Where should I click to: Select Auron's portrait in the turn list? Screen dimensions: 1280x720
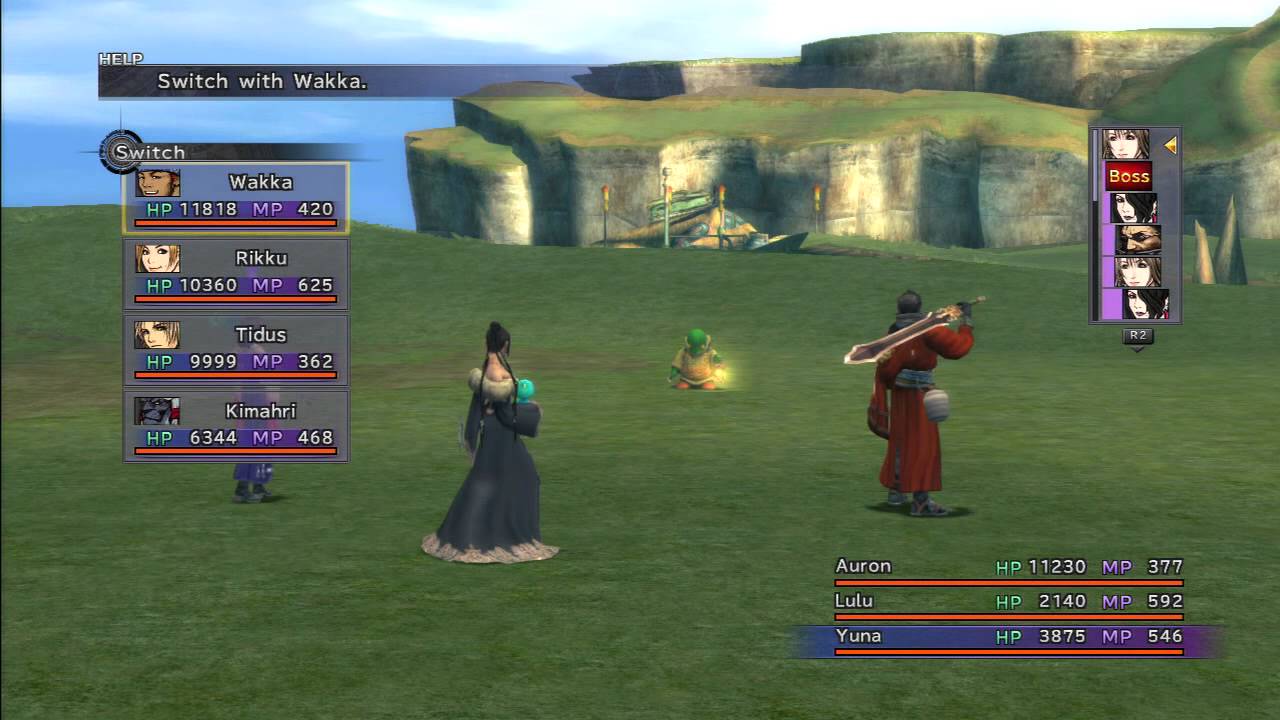pos(1137,240)
